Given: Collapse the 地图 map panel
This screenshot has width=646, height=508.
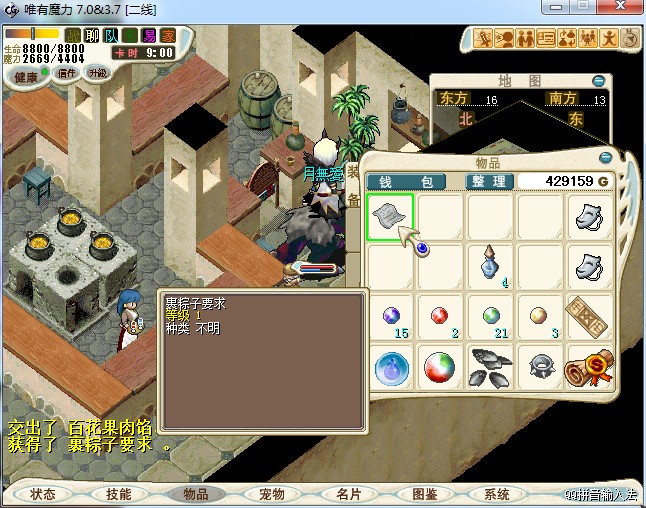Looking at the screenshot, I should [598, 81].
